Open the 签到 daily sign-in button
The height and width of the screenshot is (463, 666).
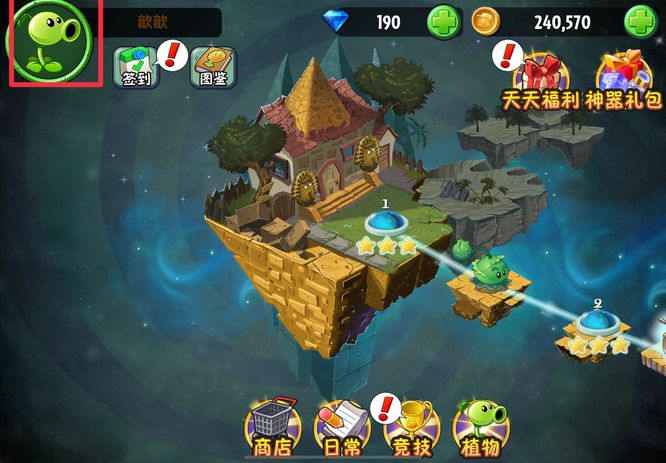pos(137,67)
